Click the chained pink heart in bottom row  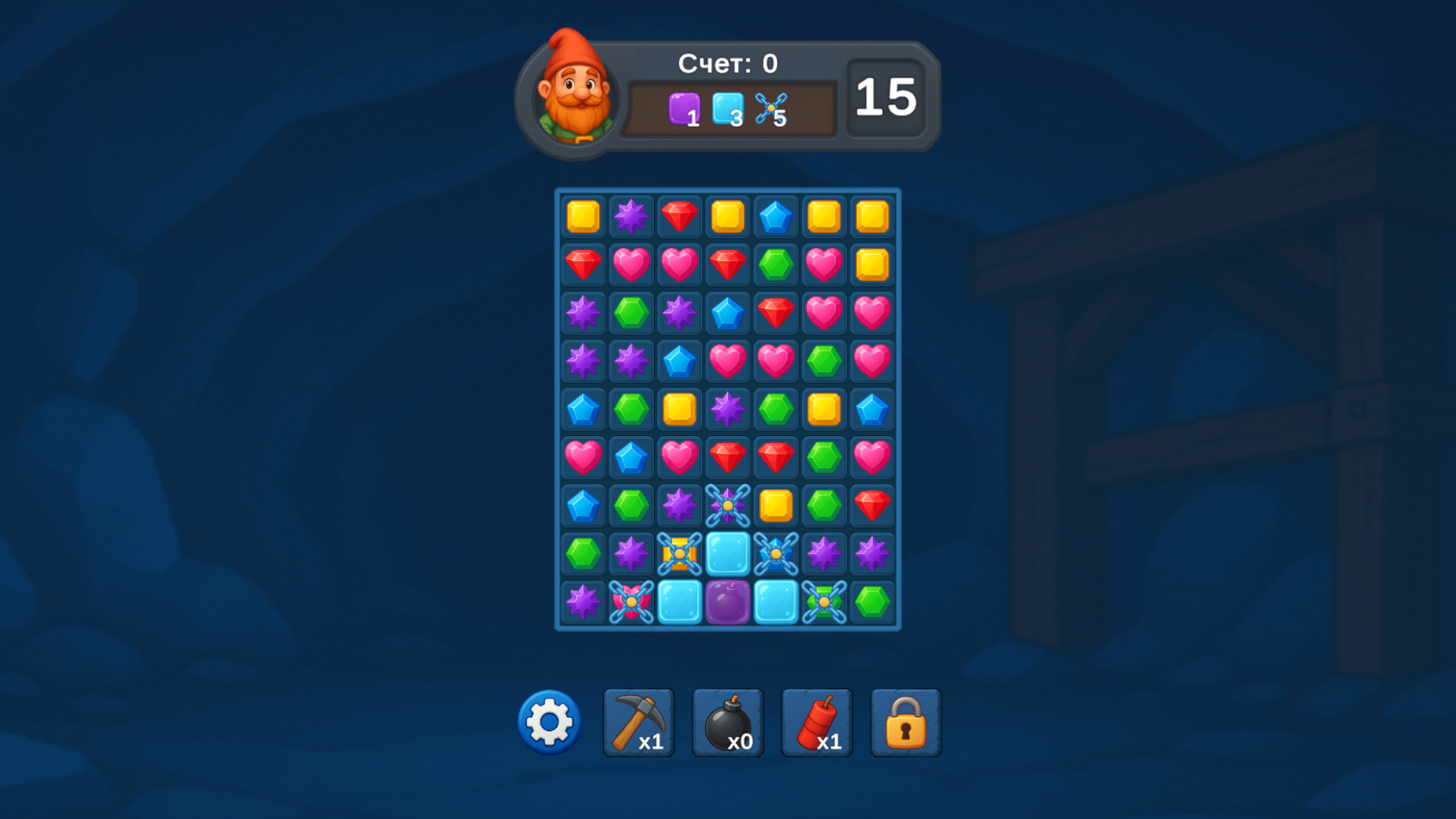pyautogui.click(x=631, y=601)
